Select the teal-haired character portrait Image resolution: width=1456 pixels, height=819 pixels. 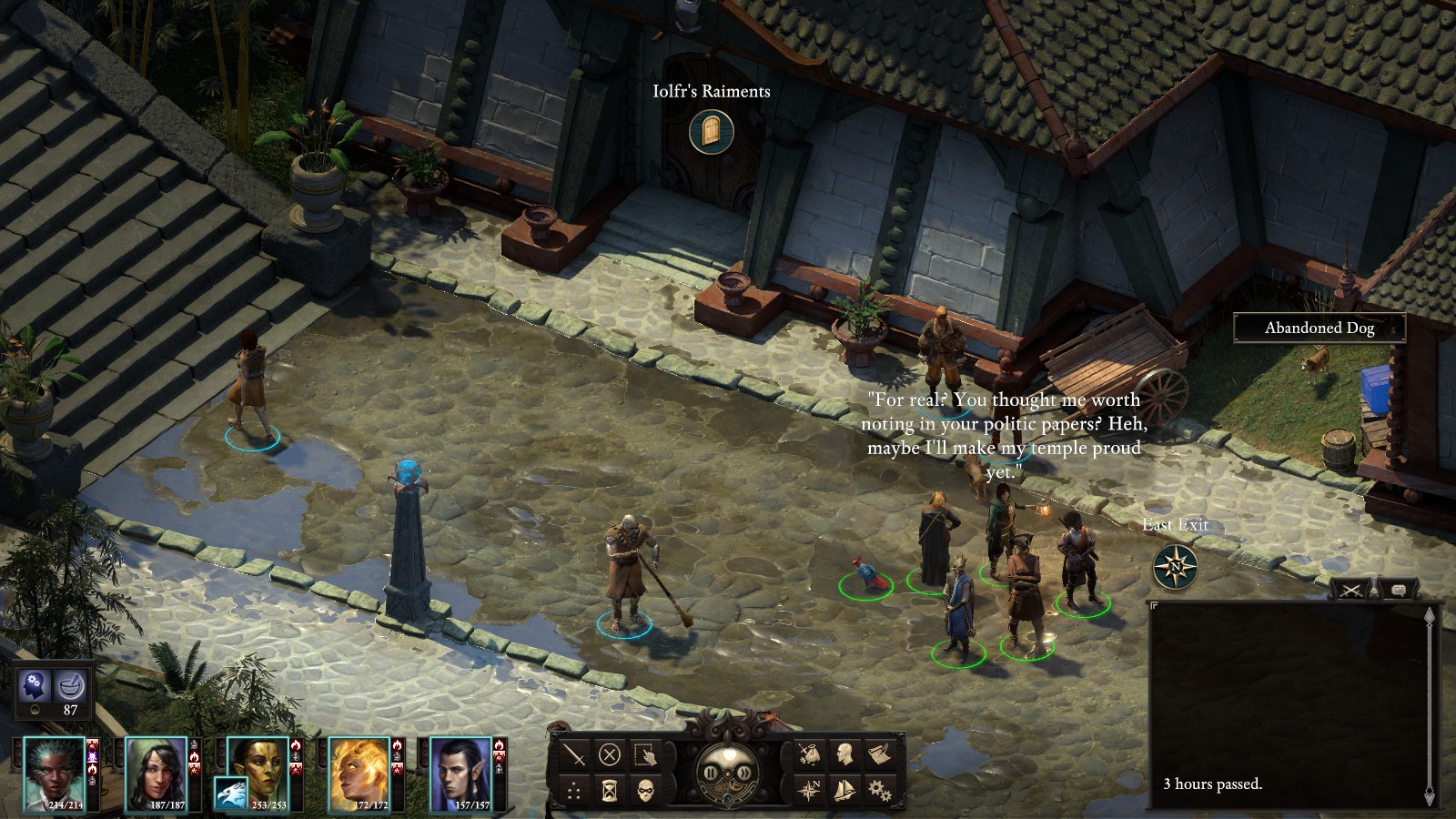54,773
